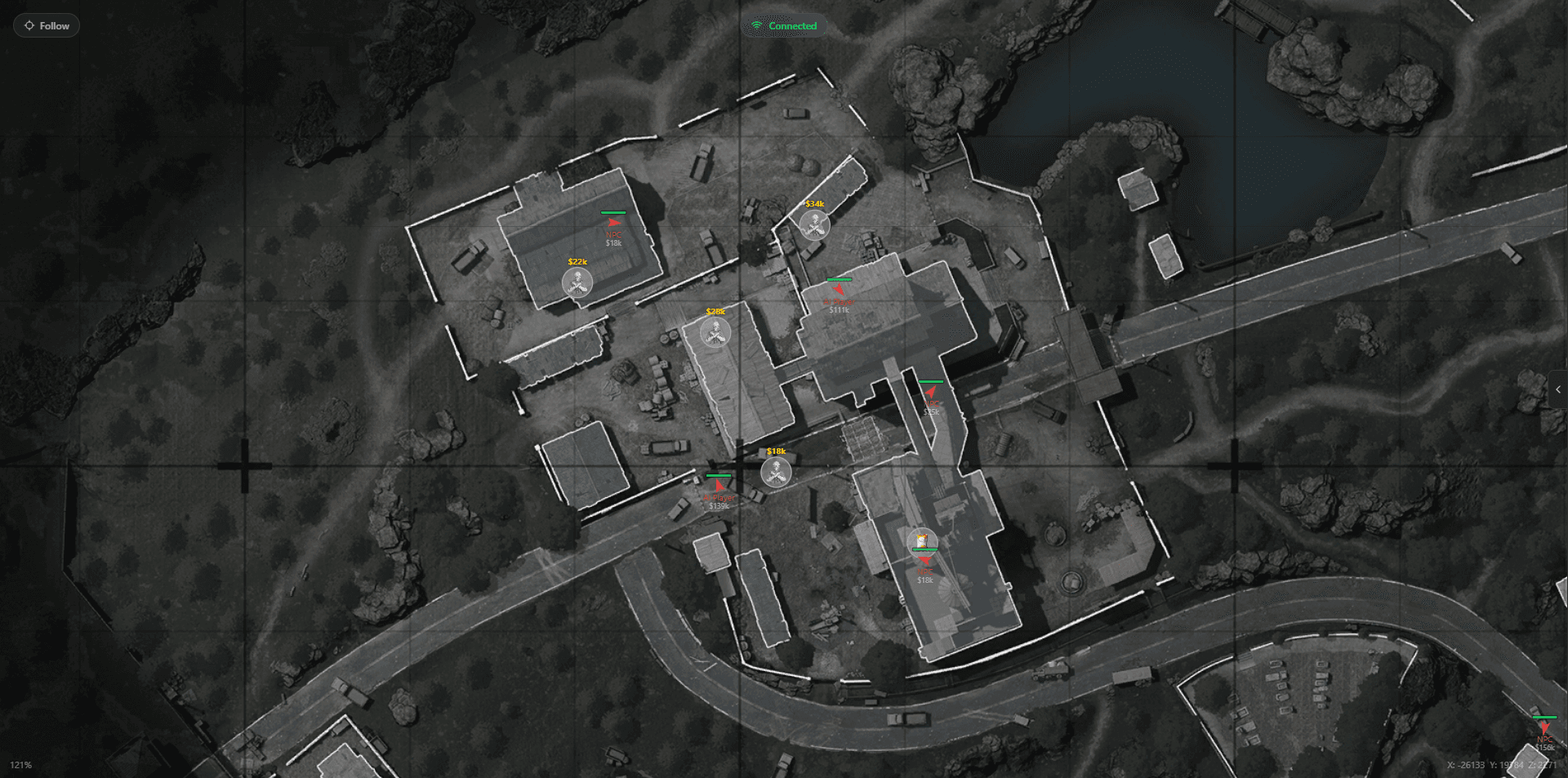
Task: Click the 121% zoom level readout
Action: tap(23, 766)
